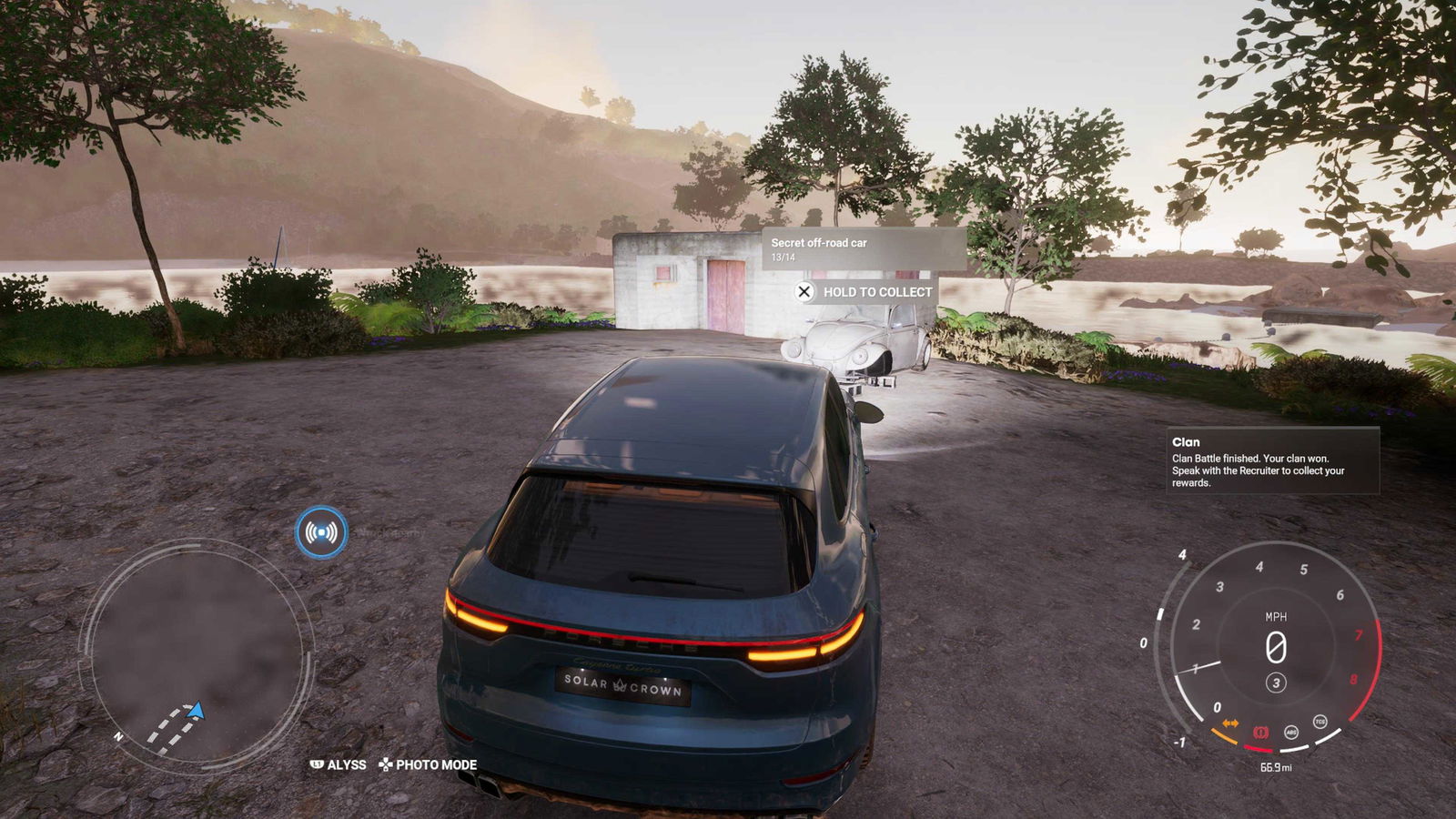Toggle the ABS indicator icon
The image size is (1456, 819).
point(1290,732)
